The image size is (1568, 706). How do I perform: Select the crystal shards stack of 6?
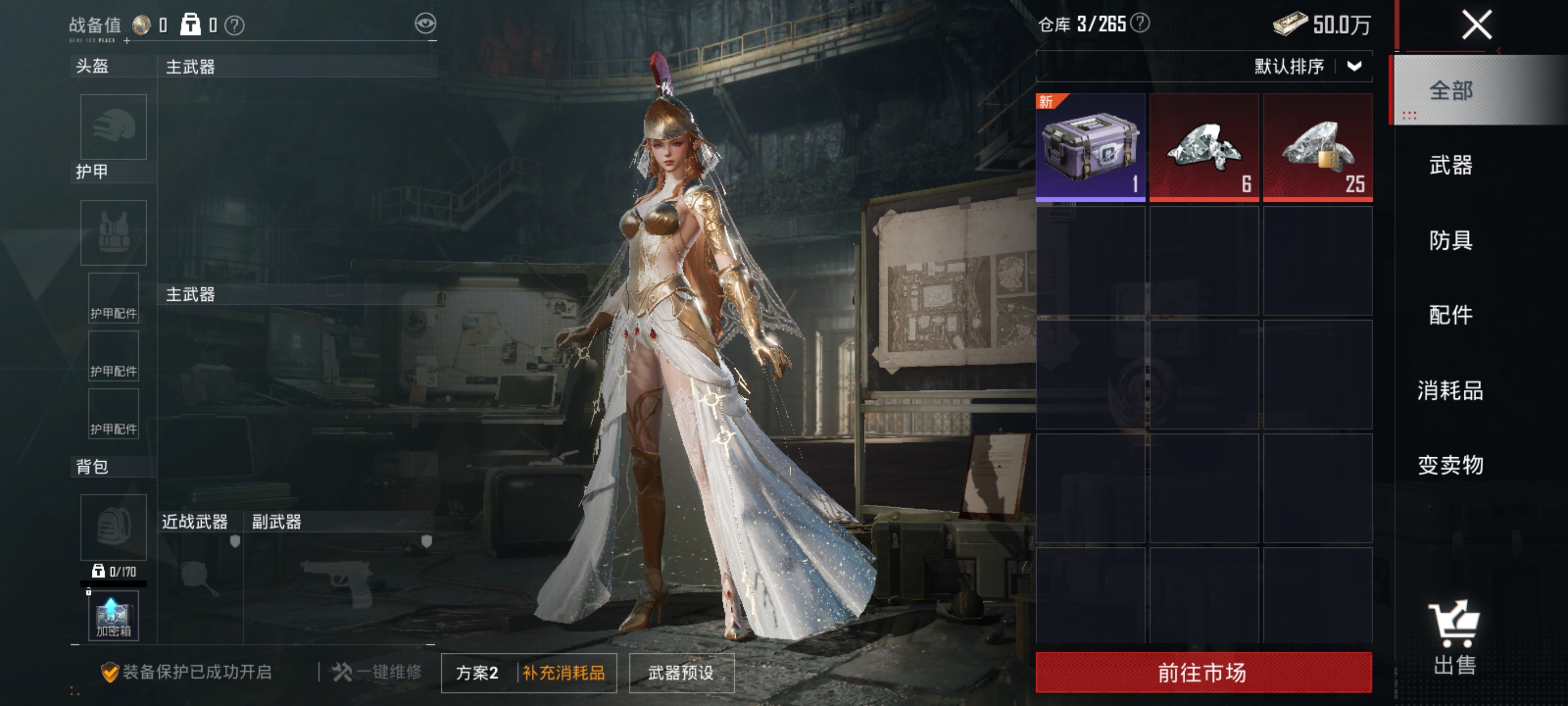coord(1203,147)
